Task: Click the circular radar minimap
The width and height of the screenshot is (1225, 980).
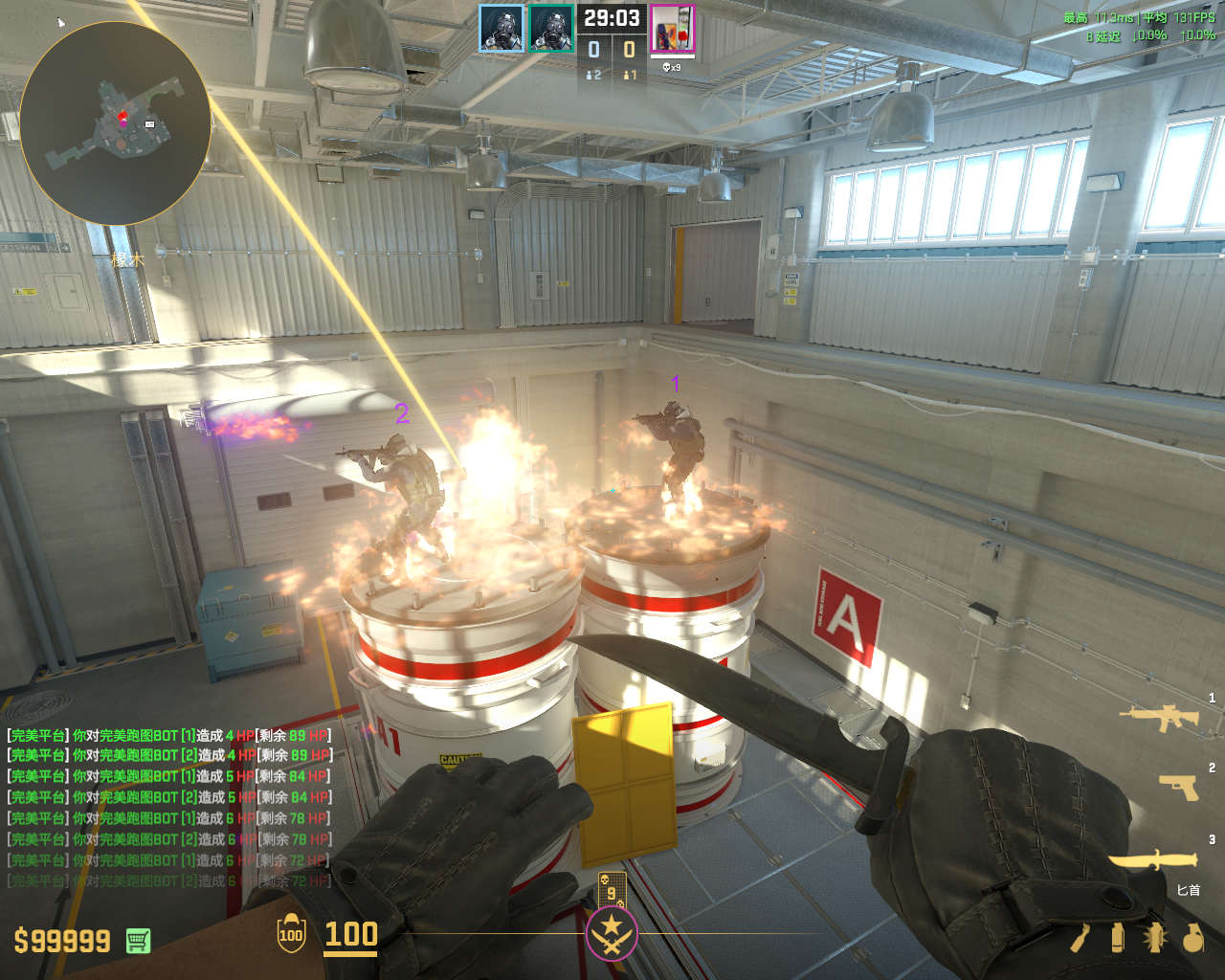Action: (116, 123)
